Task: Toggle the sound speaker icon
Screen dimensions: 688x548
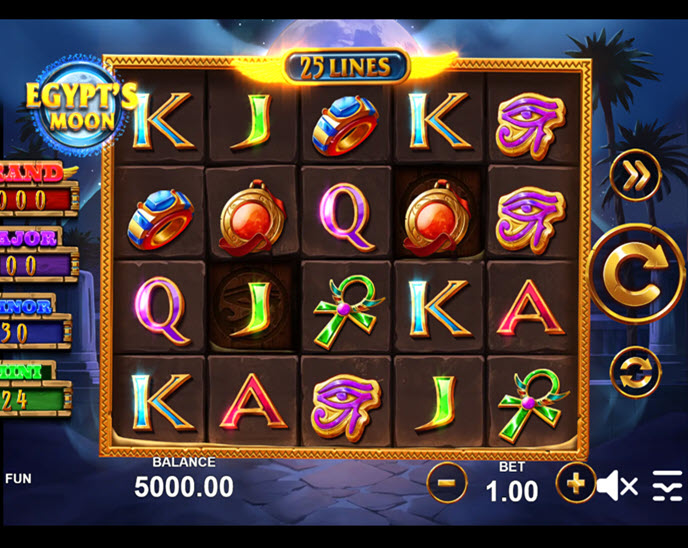Action: [x=616, y=487]
